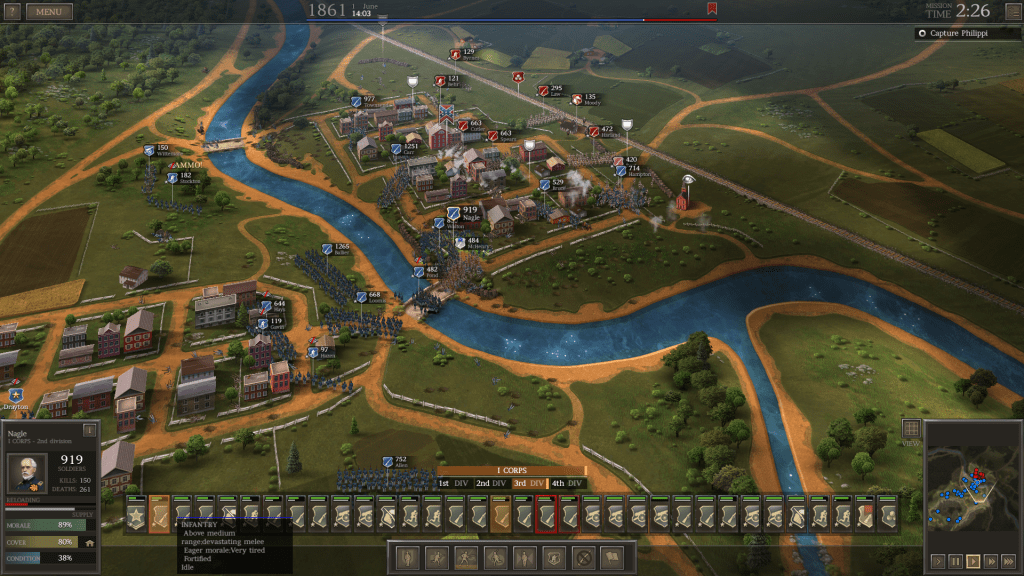Open the Capture Philippi objective
Screen dimensions: 1024x576
(967, 33)
